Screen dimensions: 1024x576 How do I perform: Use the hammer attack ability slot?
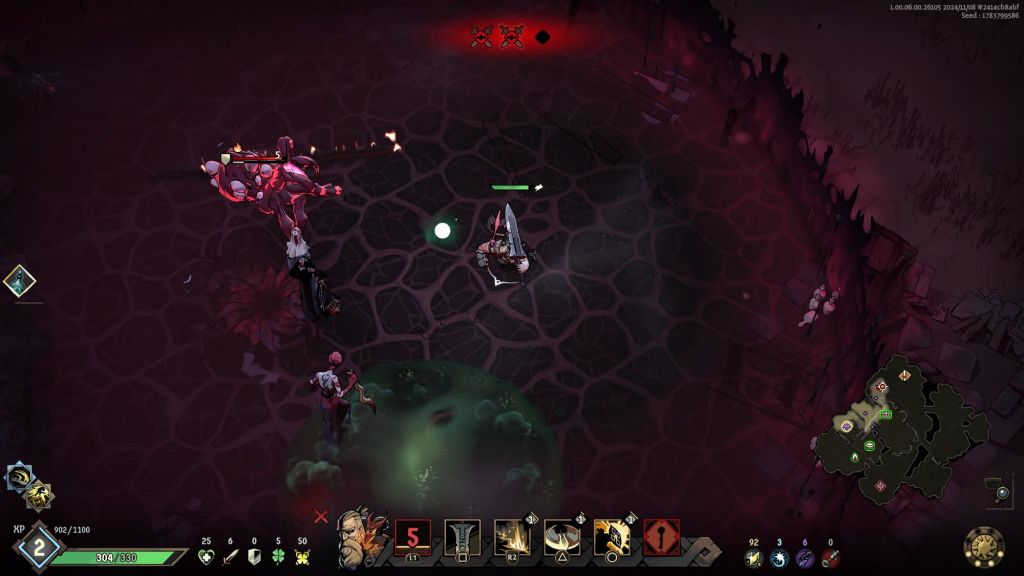(462, 537)
